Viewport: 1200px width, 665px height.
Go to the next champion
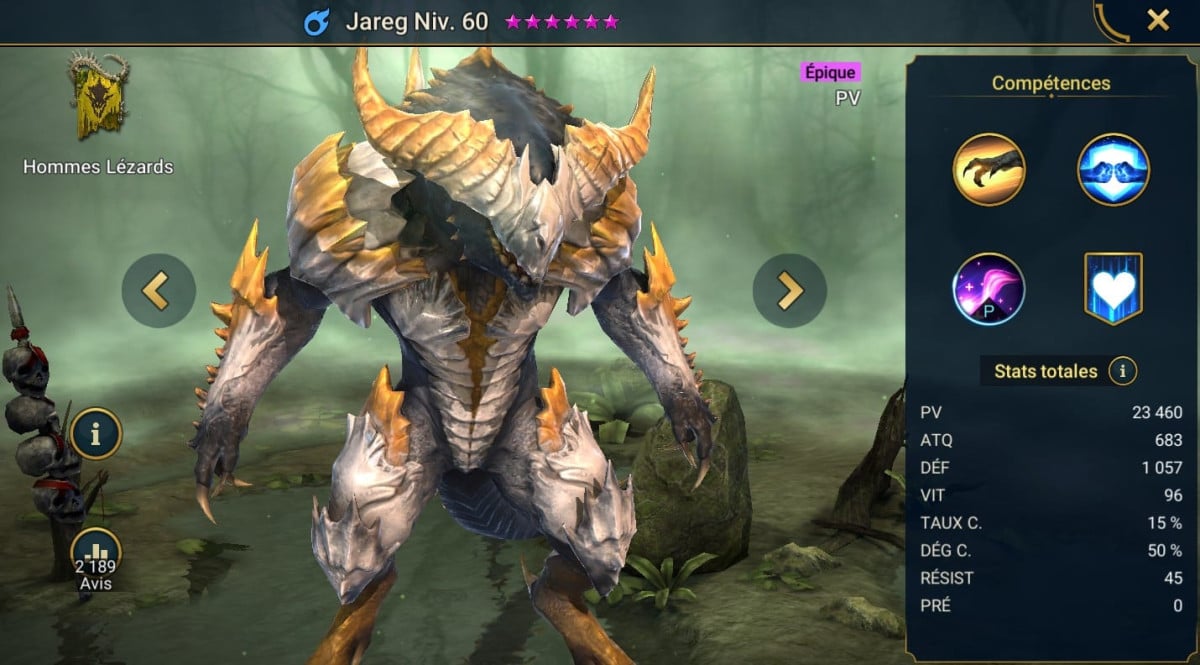pyautogui.click(x=789, y=290)
